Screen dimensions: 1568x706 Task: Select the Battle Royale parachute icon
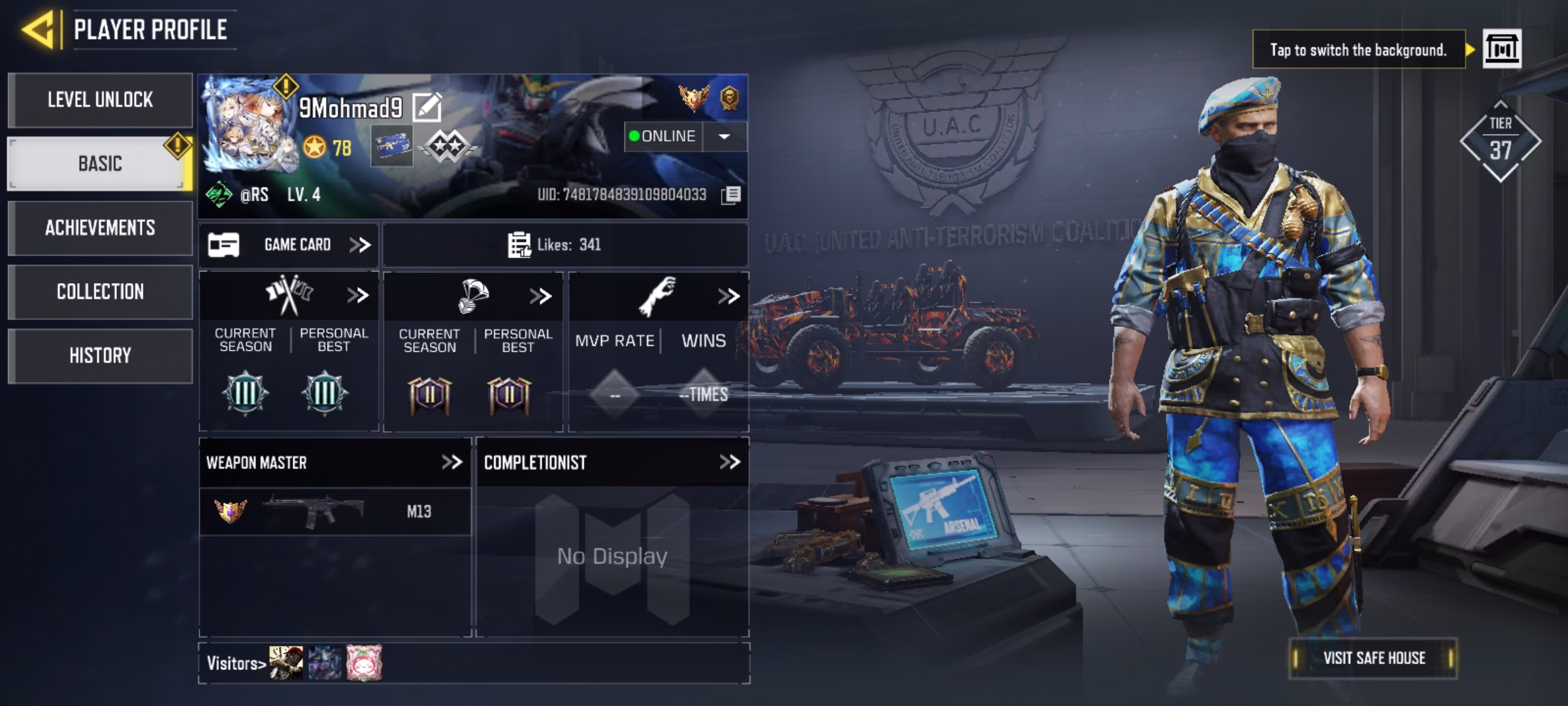472,295
